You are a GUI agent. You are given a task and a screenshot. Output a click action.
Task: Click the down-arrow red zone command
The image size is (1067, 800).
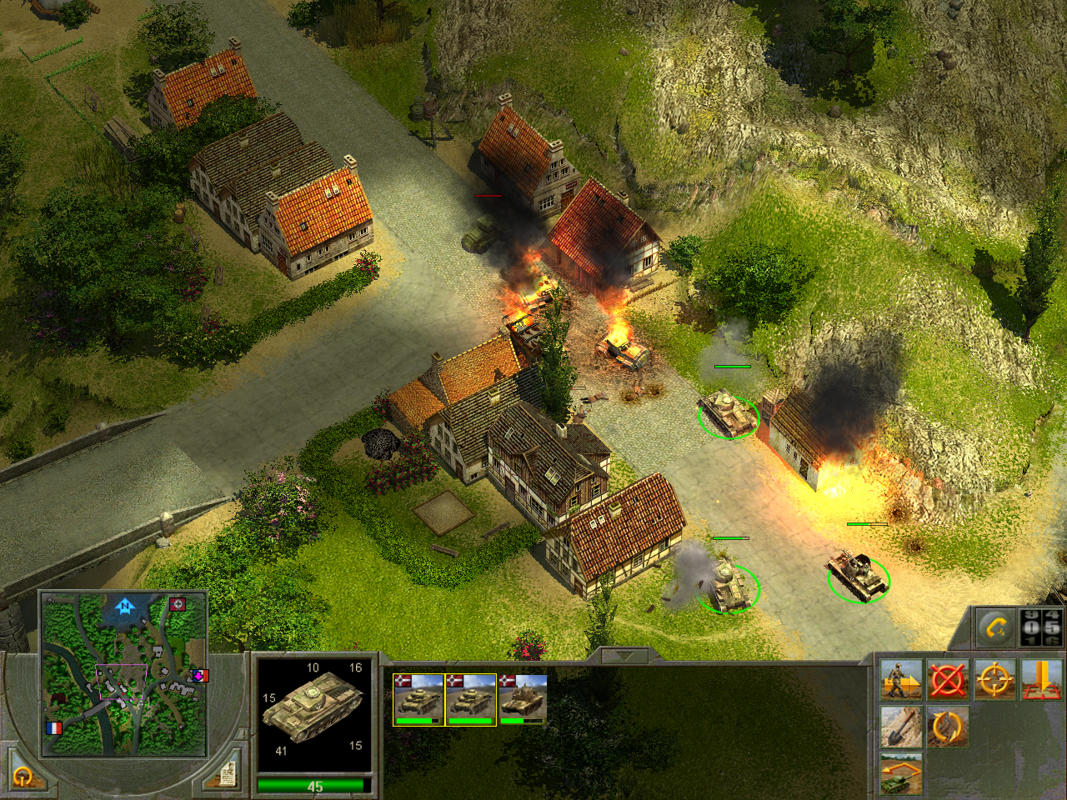pyautogui.click(x=1040, y=680)
